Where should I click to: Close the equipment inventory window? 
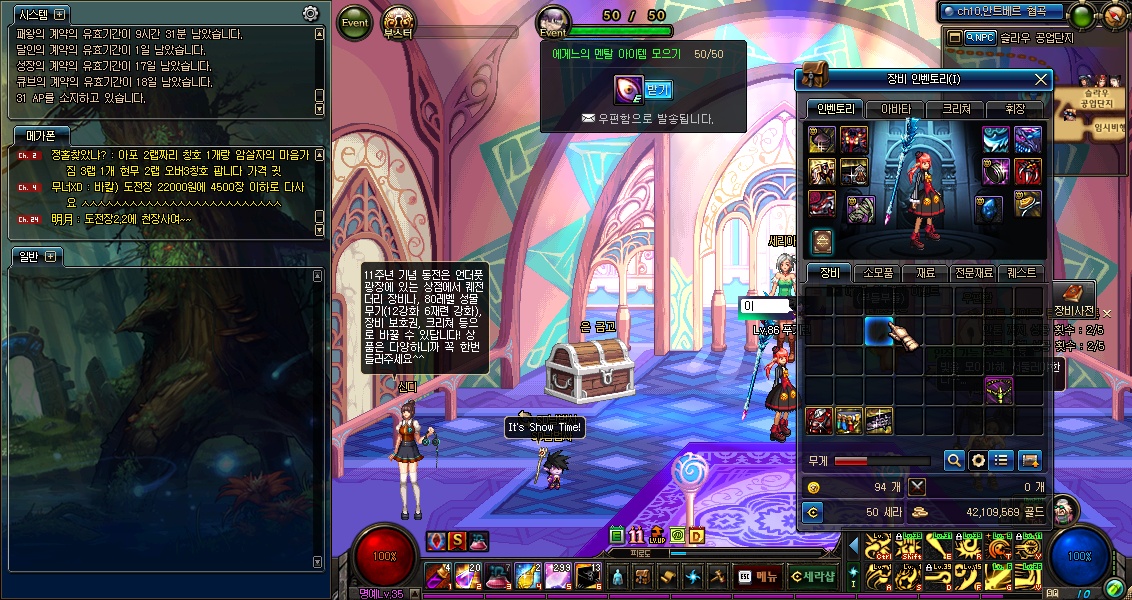(x=1040, y=80)
